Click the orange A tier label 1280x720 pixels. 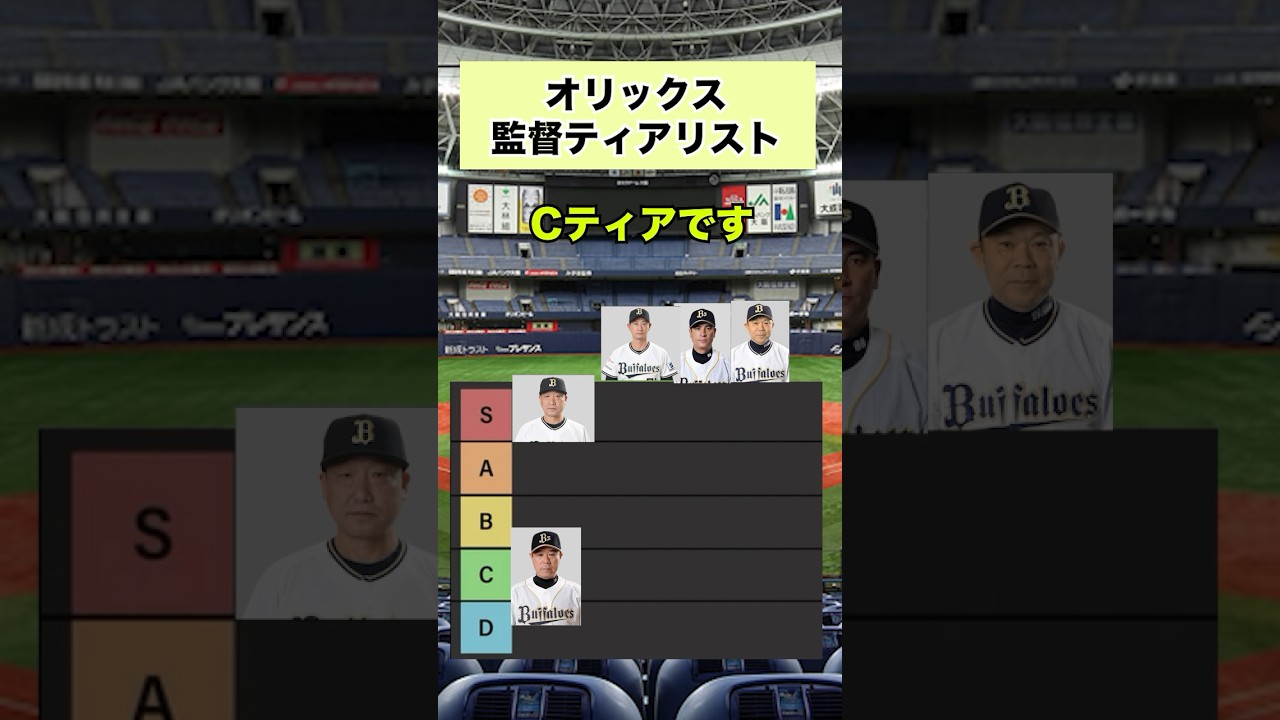[486, 468]
